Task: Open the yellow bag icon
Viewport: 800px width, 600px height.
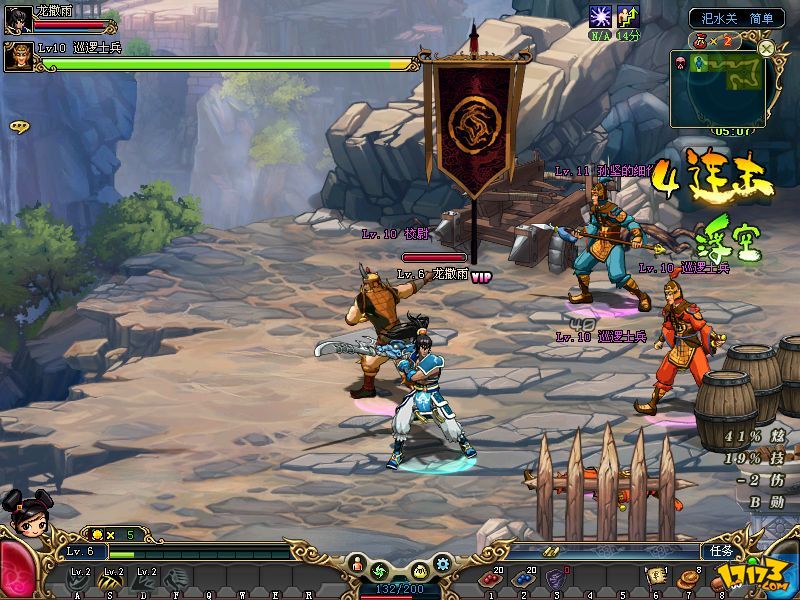Action: [x=421, y=570]
